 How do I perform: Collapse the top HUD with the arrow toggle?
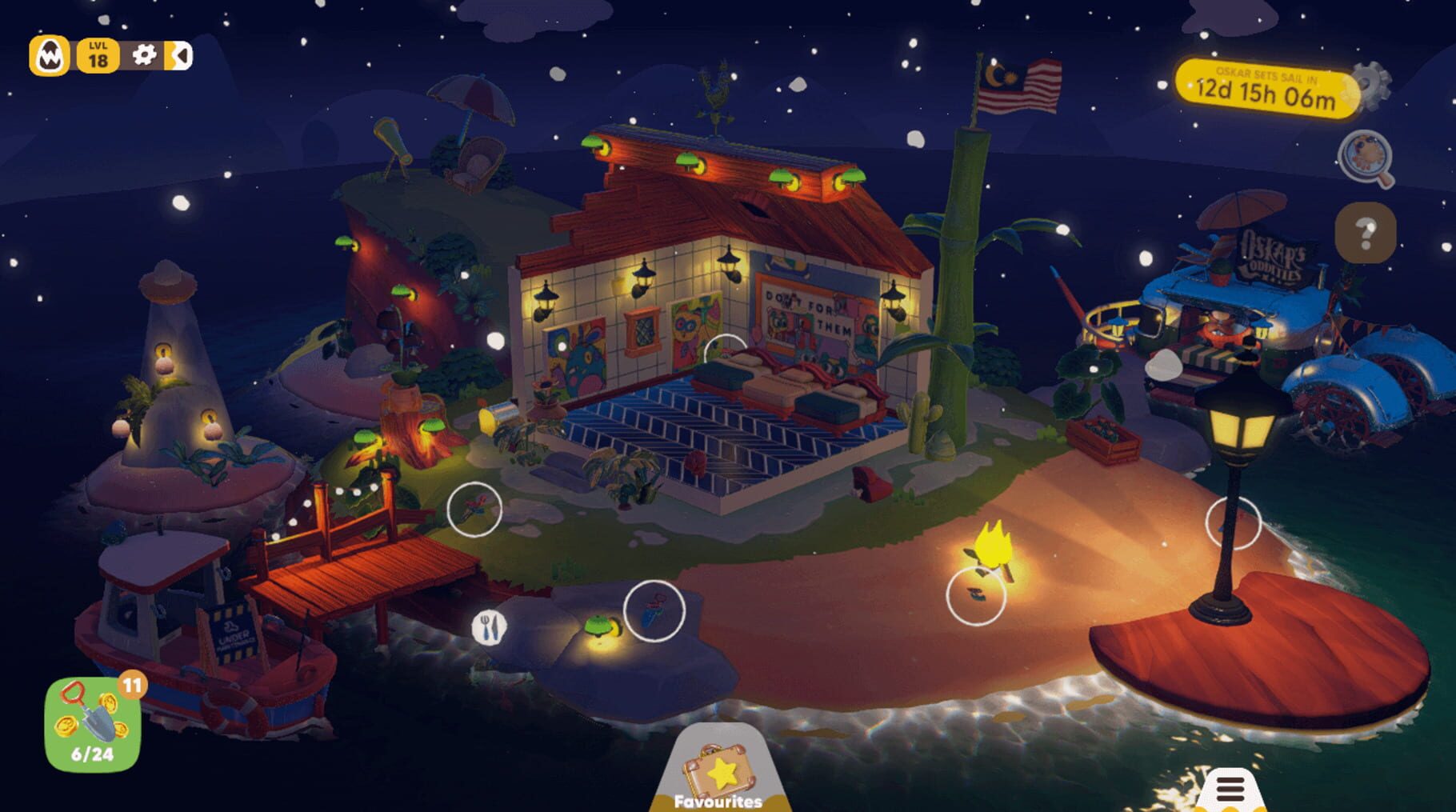pos(178,55)
